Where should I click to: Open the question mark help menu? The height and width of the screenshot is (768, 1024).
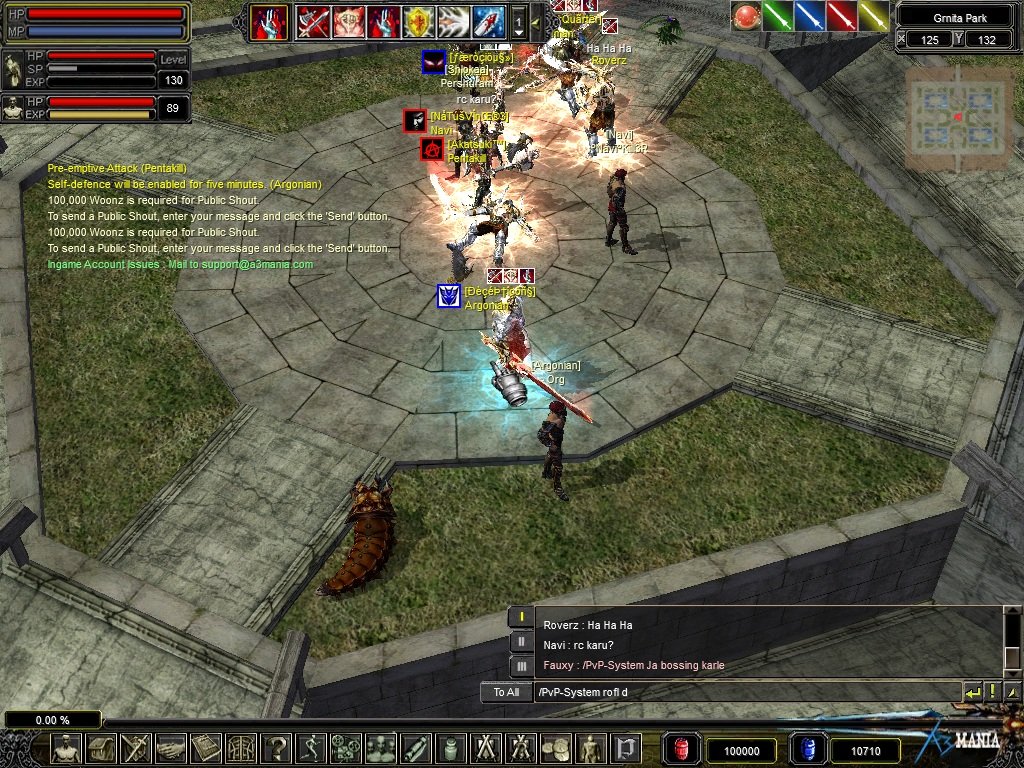coord(275,748)
